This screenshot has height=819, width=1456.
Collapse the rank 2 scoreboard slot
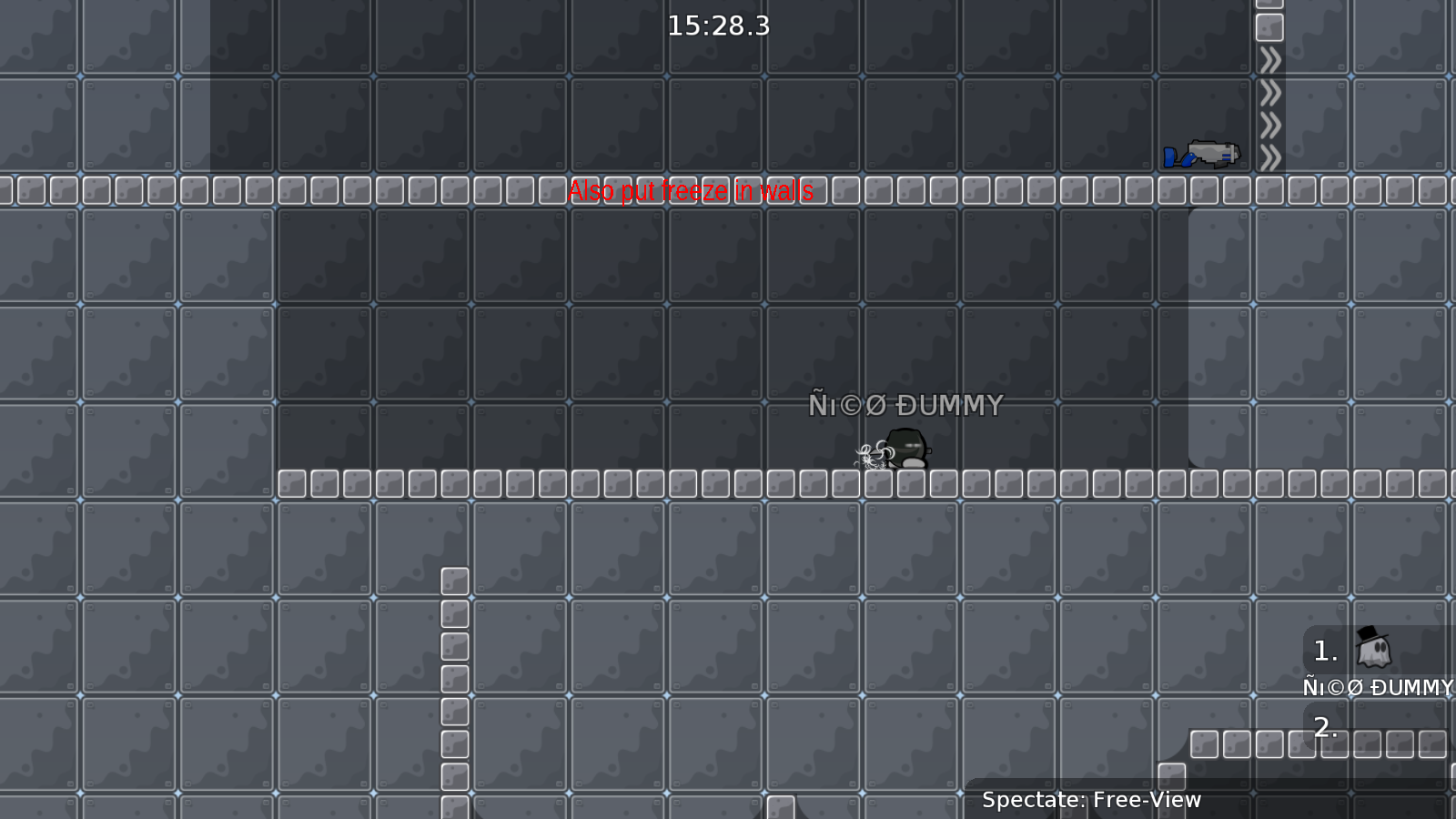(x=1324, y=726)
